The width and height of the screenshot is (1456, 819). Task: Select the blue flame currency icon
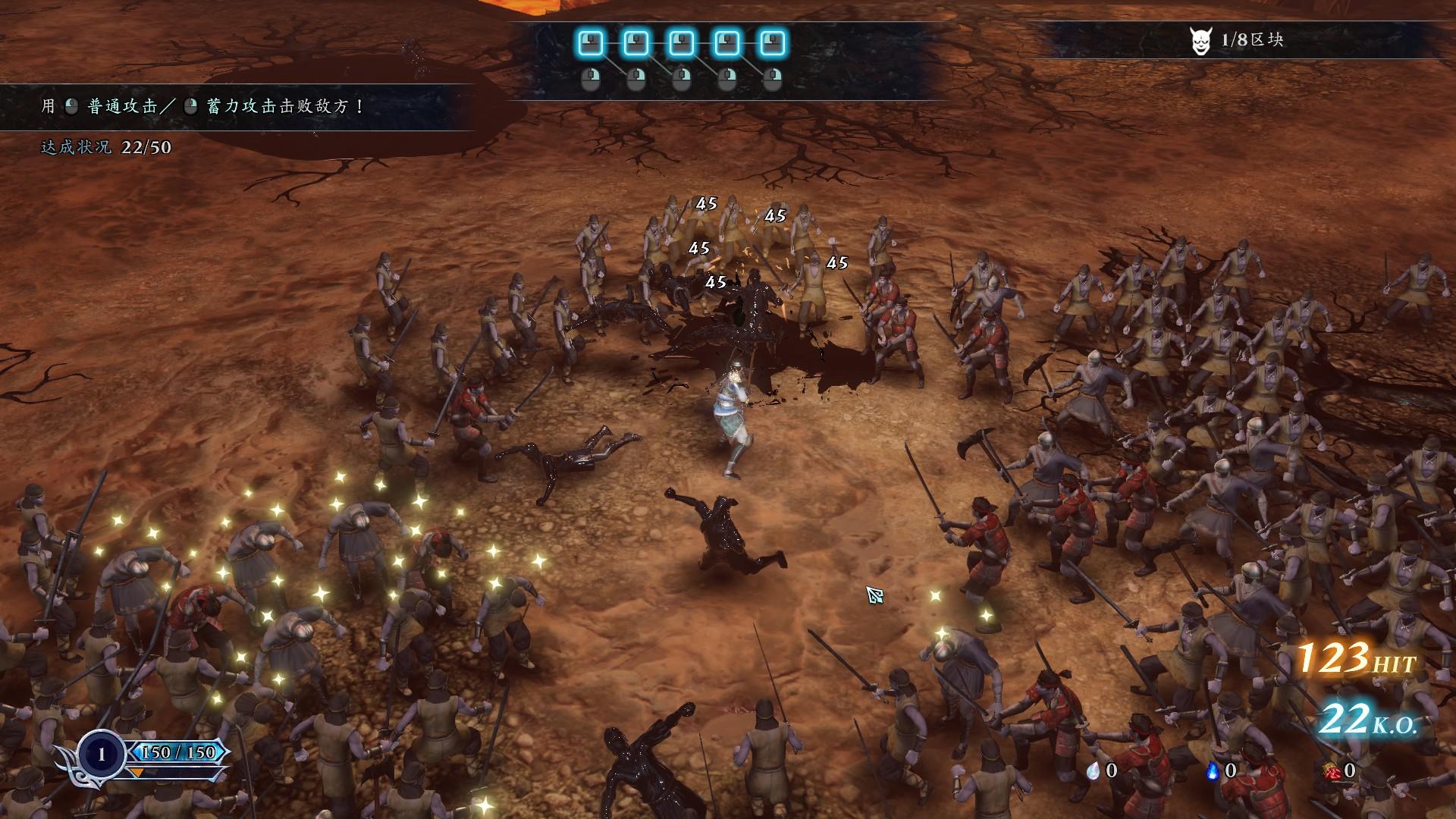click(x=1212, y=771)
